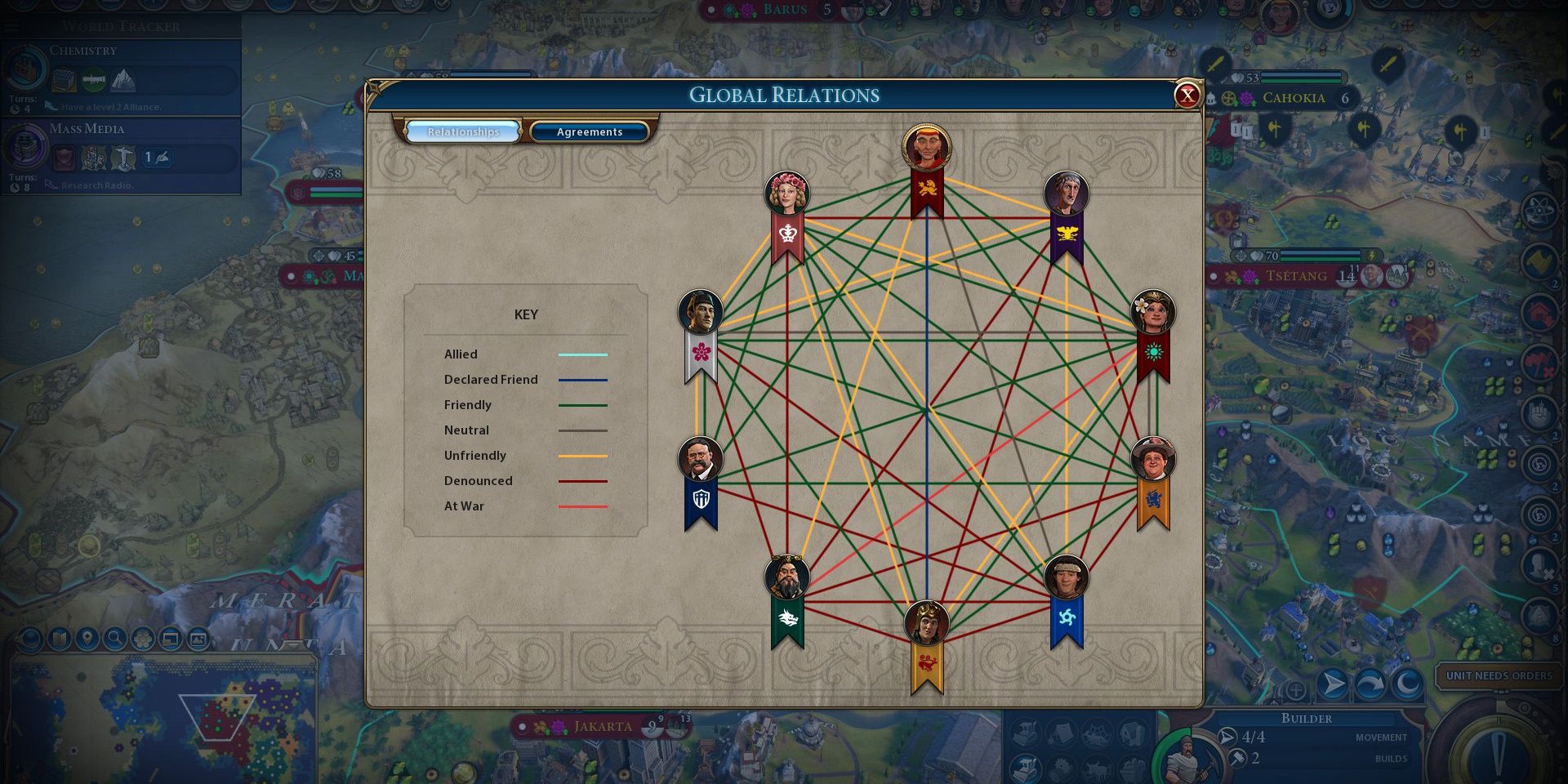Toggle the screenshot capture mode icon
1568x784 pixels.
pos(198,638)
